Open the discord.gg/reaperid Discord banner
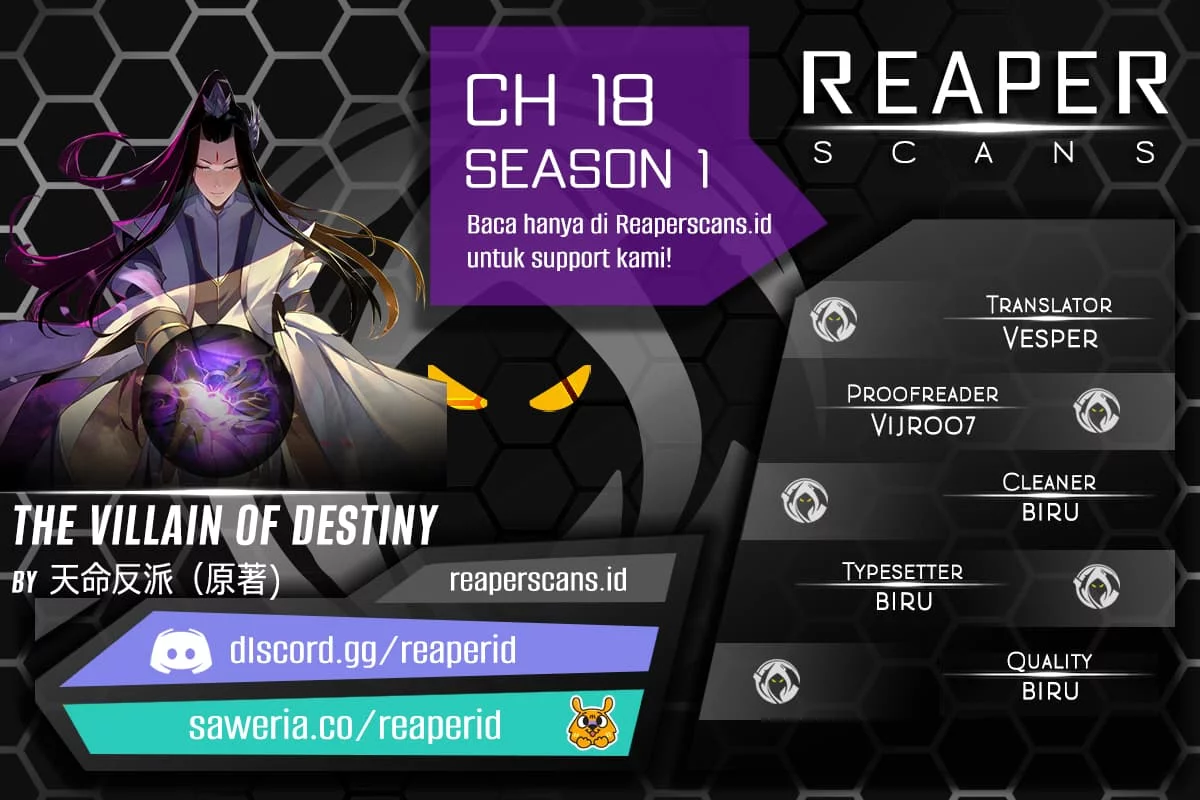 tap(360, 652)
